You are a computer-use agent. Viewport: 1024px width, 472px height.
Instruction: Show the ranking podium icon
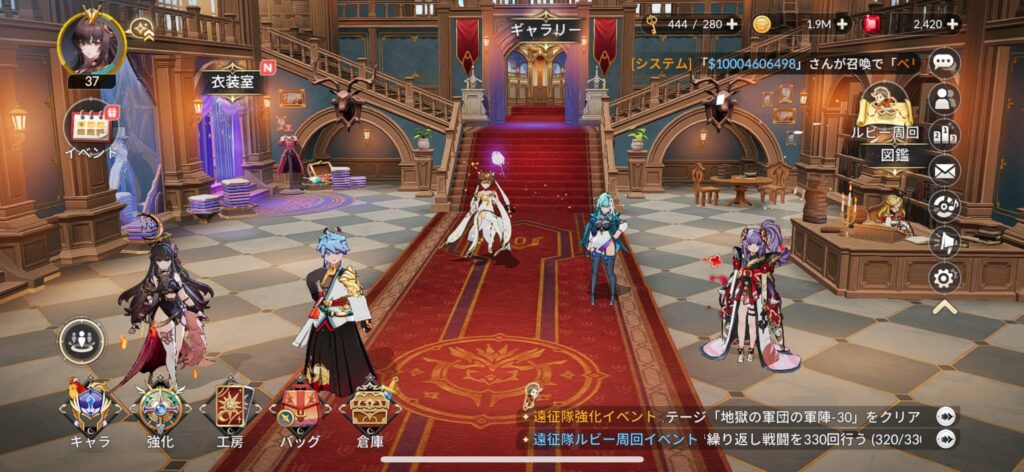[x=944, y=135]
